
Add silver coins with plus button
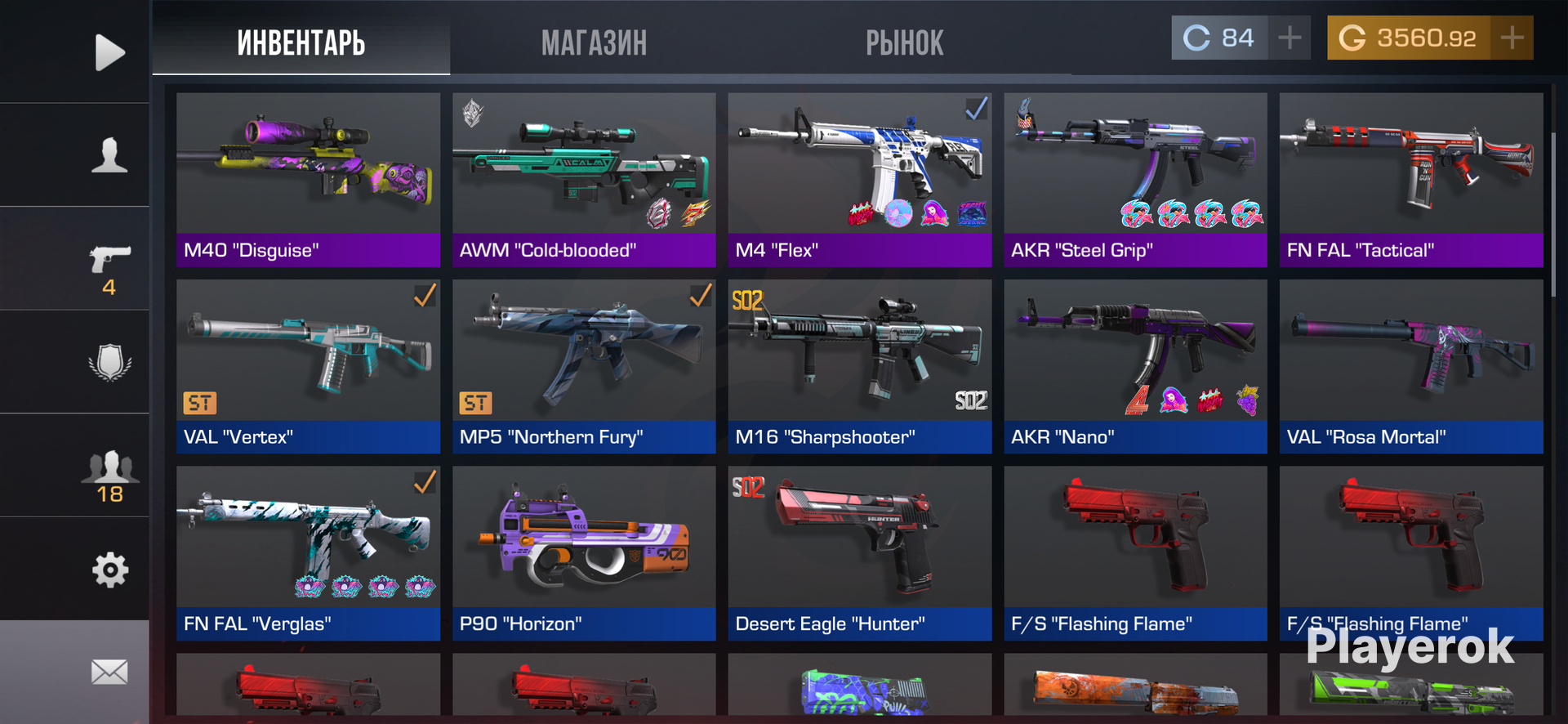(1290, 38)
